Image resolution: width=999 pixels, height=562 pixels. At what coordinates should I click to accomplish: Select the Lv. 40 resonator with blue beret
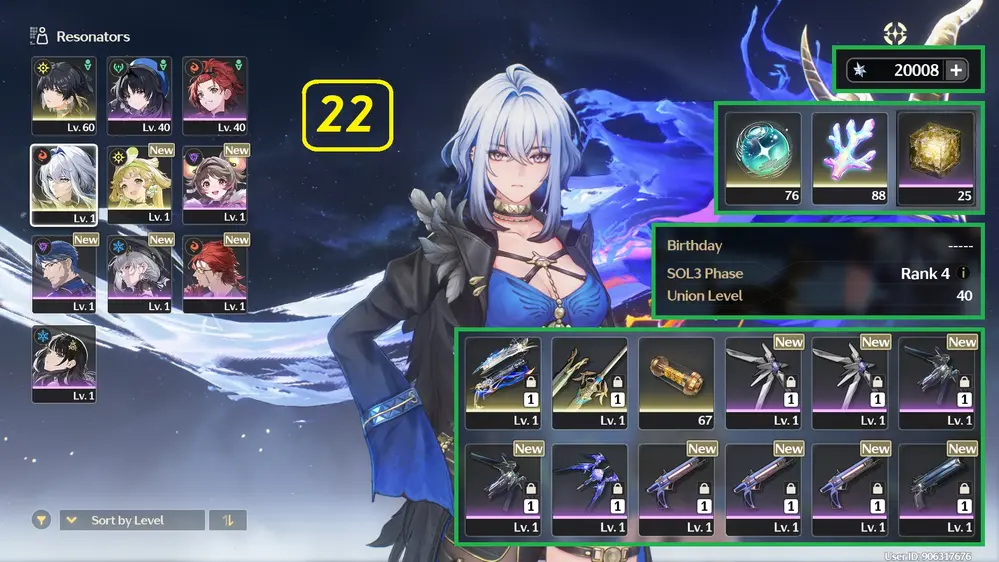click(x=139, y=95)
